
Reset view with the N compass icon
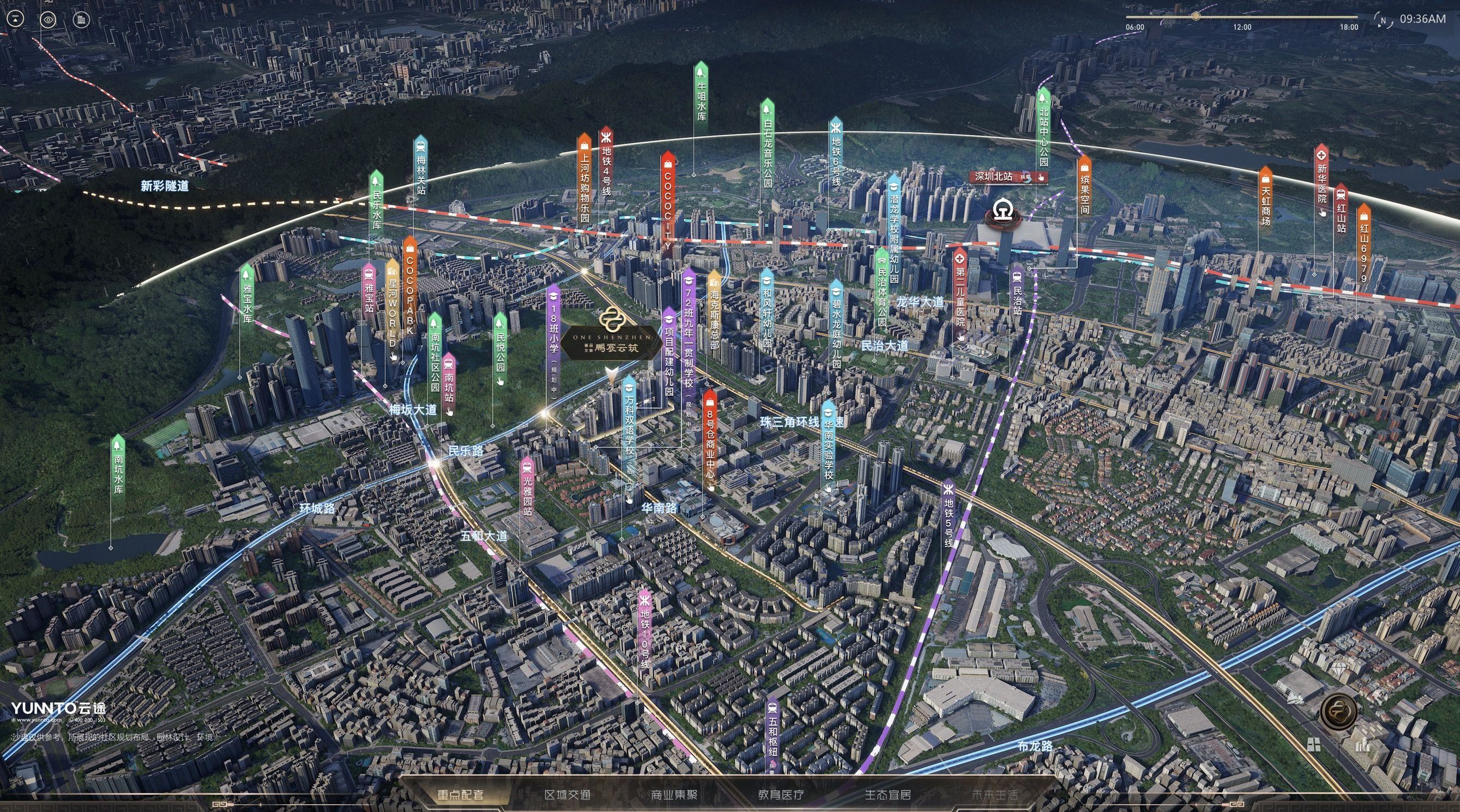1383,20
